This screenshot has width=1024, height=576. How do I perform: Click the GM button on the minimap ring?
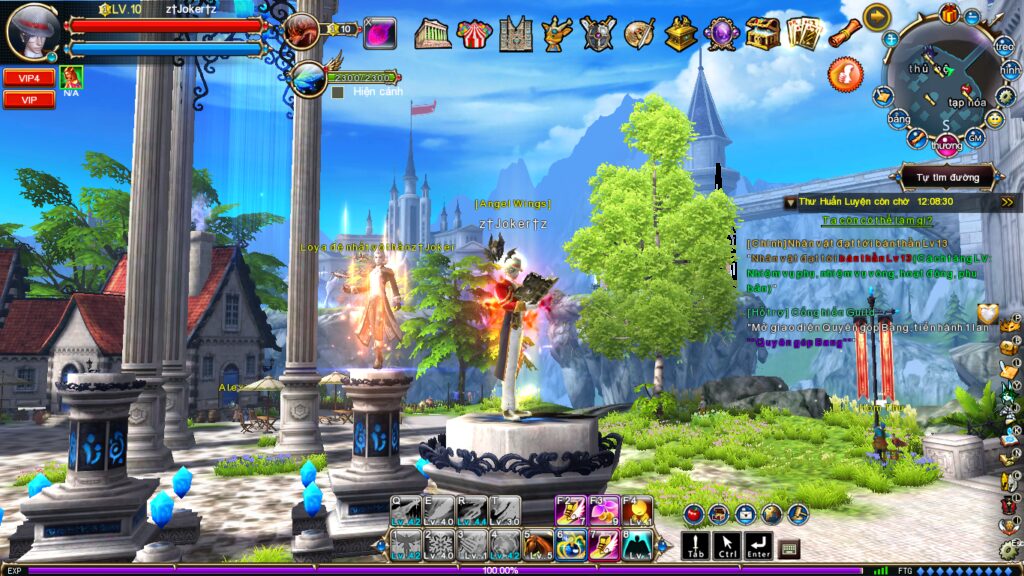[x=975, y=137]
